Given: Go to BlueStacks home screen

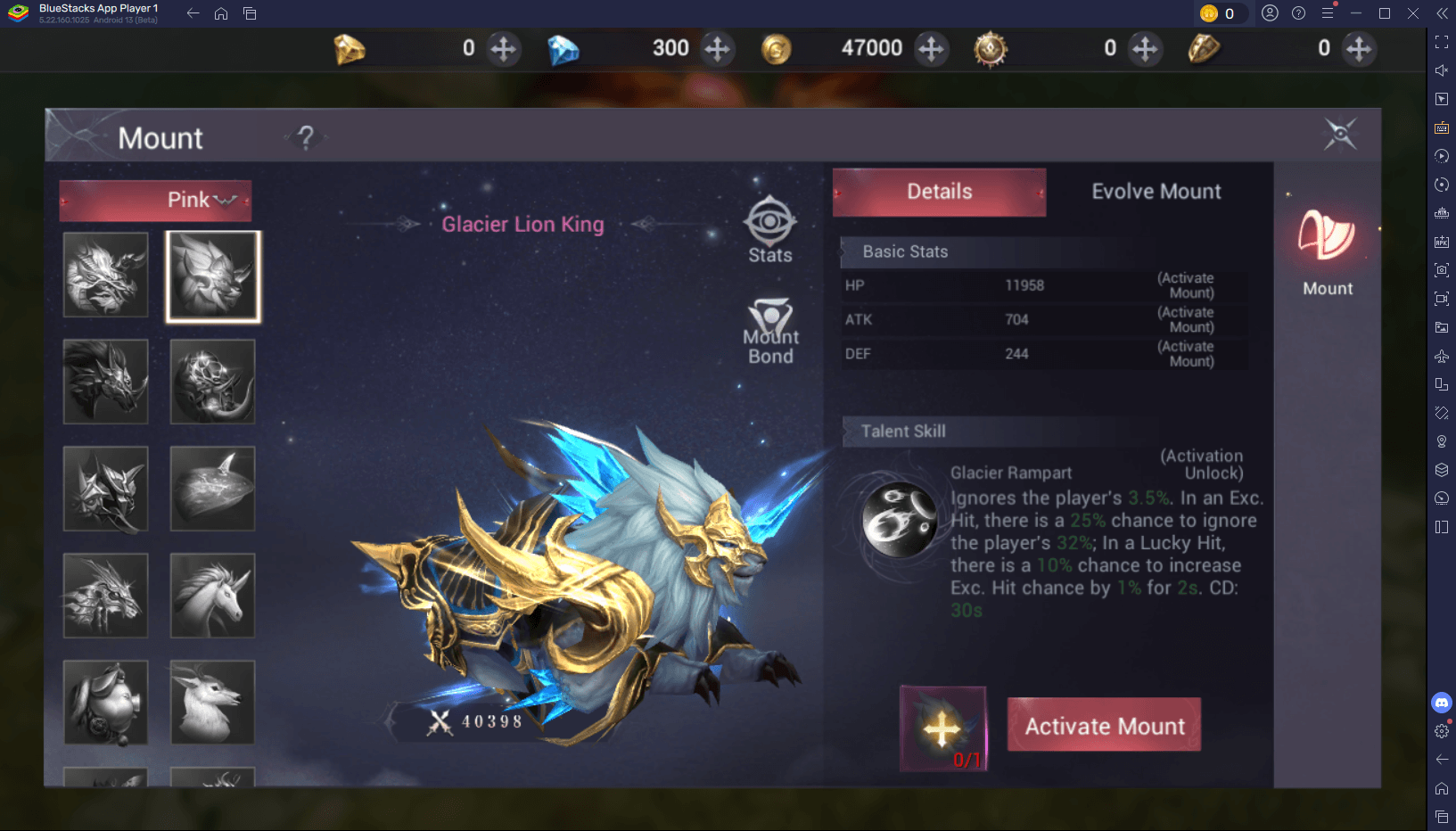Looking at the screenshot, I should coord(221,13).
